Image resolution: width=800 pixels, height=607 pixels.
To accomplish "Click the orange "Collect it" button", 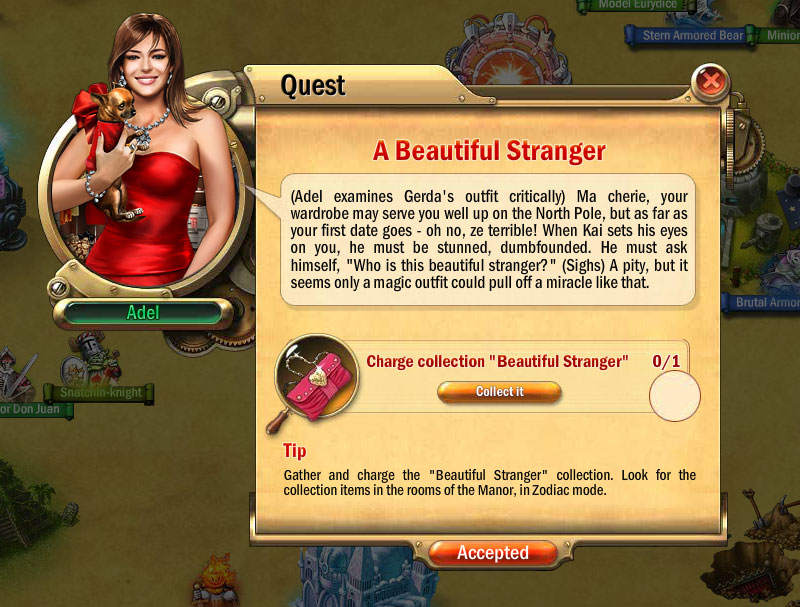I will click(x=499, y=392).
